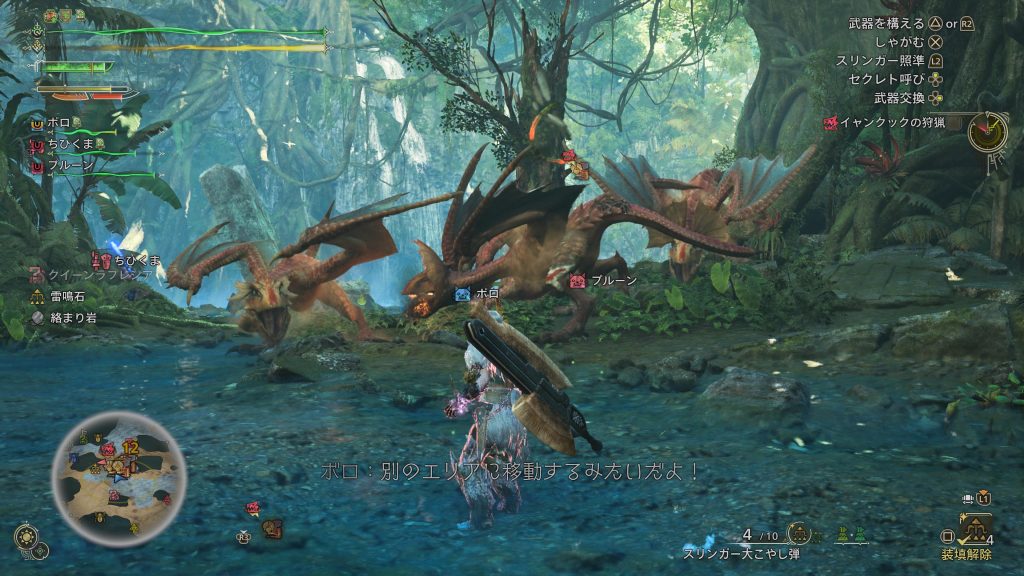Select the monster face icon near the minimap
Screen dimensions: 1024x576
(271, 528)
